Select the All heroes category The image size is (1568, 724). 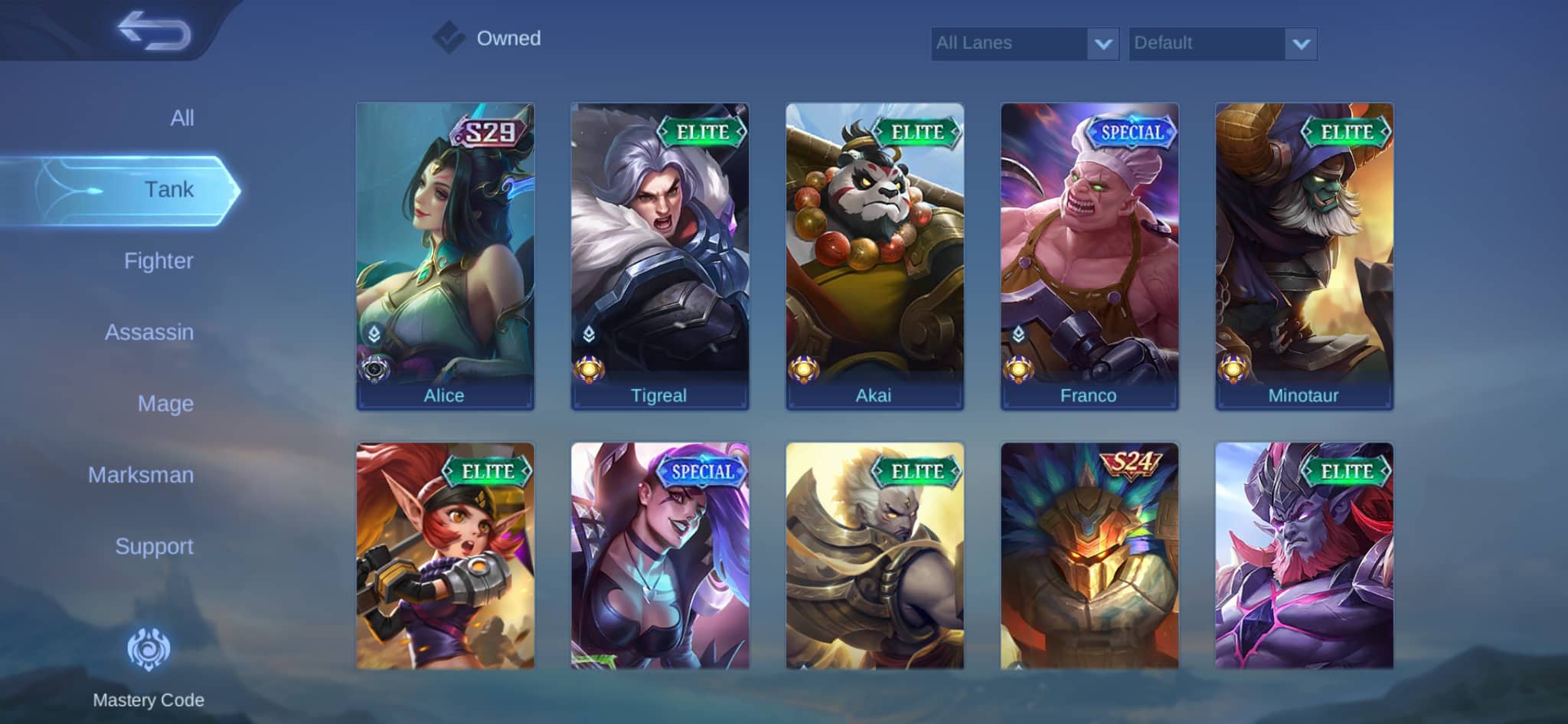(181, 116)
